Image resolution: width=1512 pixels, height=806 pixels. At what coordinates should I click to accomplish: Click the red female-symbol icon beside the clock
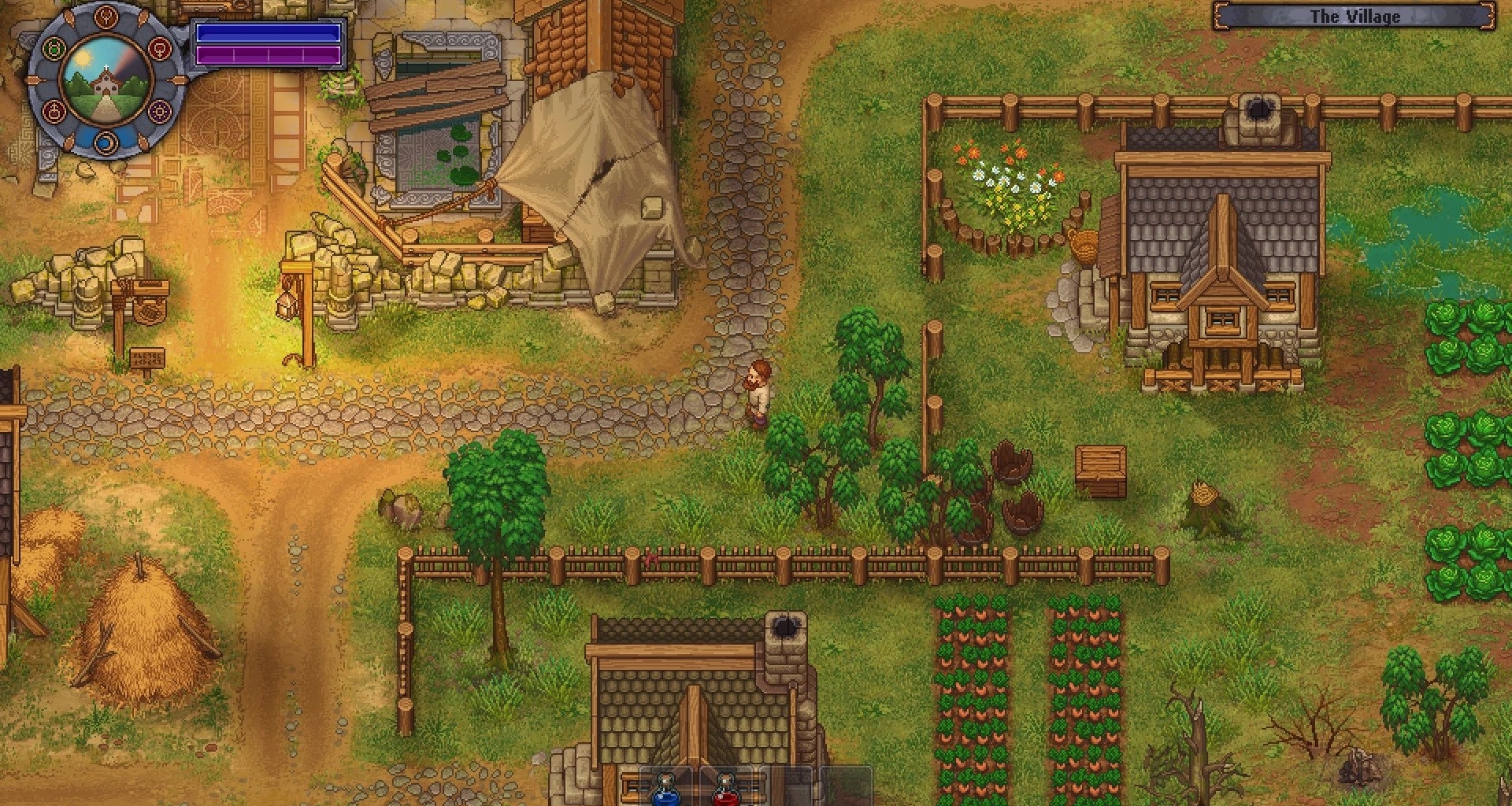point(161,49)
